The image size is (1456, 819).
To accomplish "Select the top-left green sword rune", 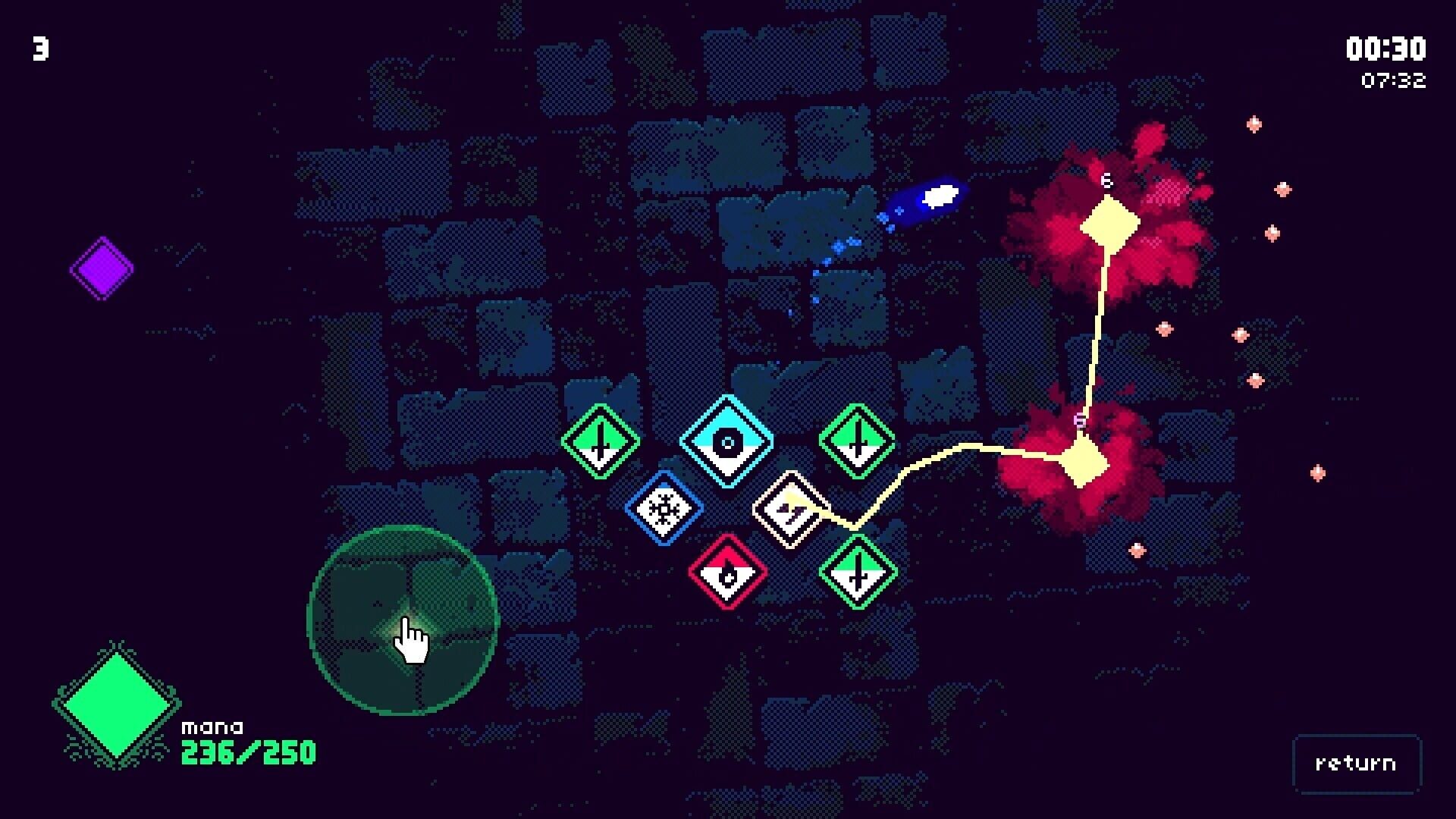I will [x=599, y=440].
